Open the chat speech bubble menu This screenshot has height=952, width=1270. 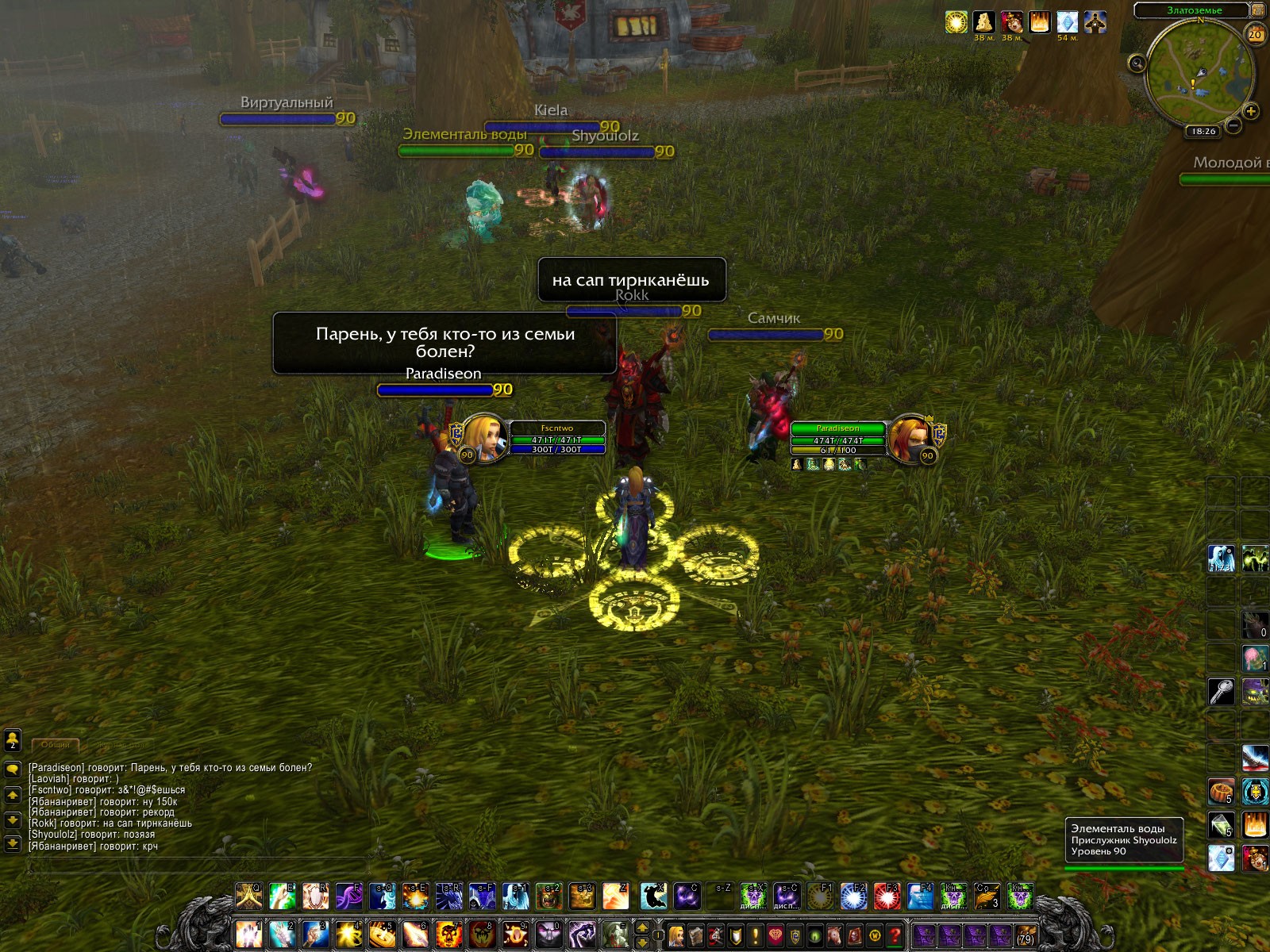click(13, 769)
